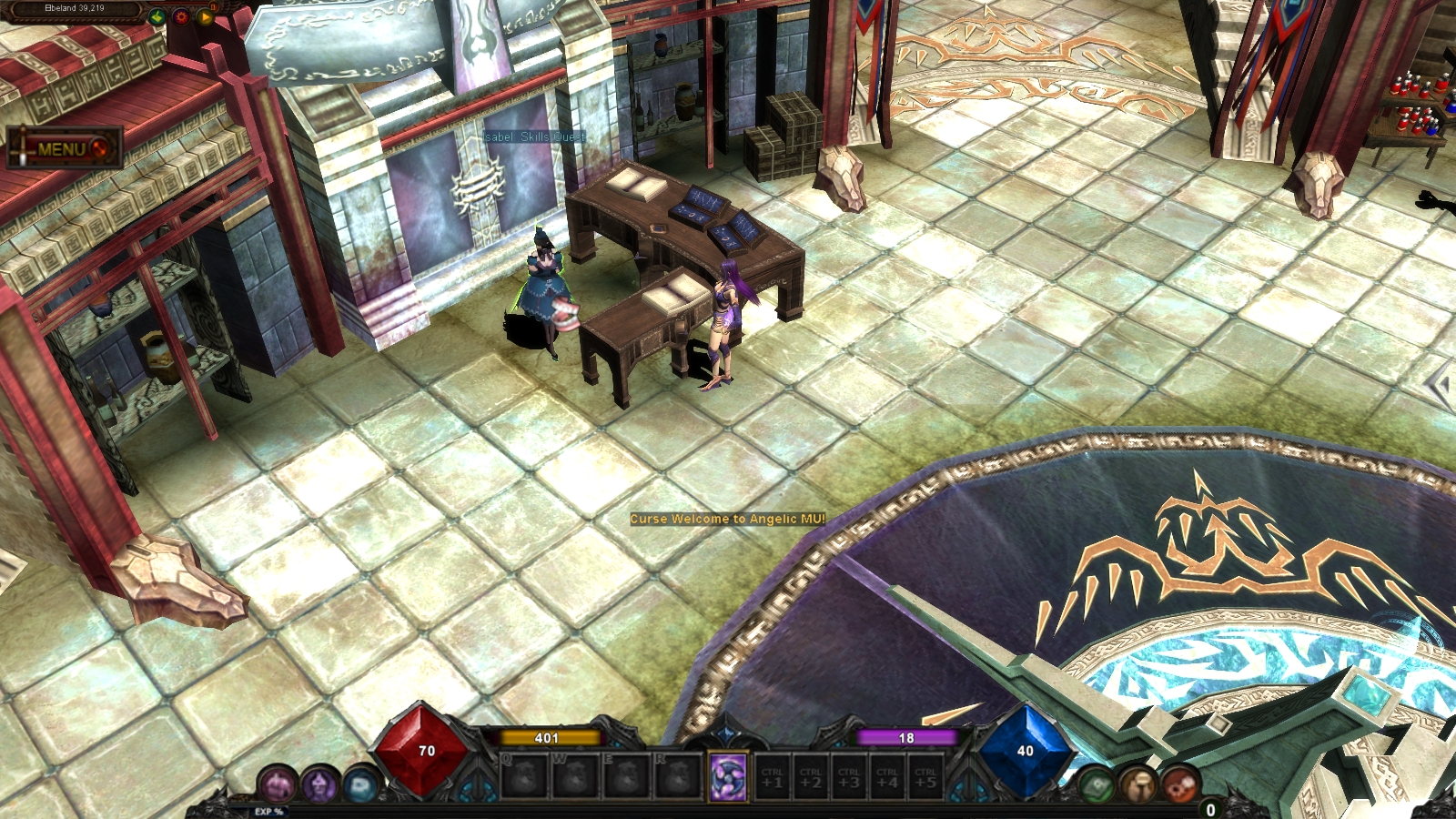Click the purple robed figure icon
The height and width of the screenshot is (819, 1456).
[x=319, y=784]
